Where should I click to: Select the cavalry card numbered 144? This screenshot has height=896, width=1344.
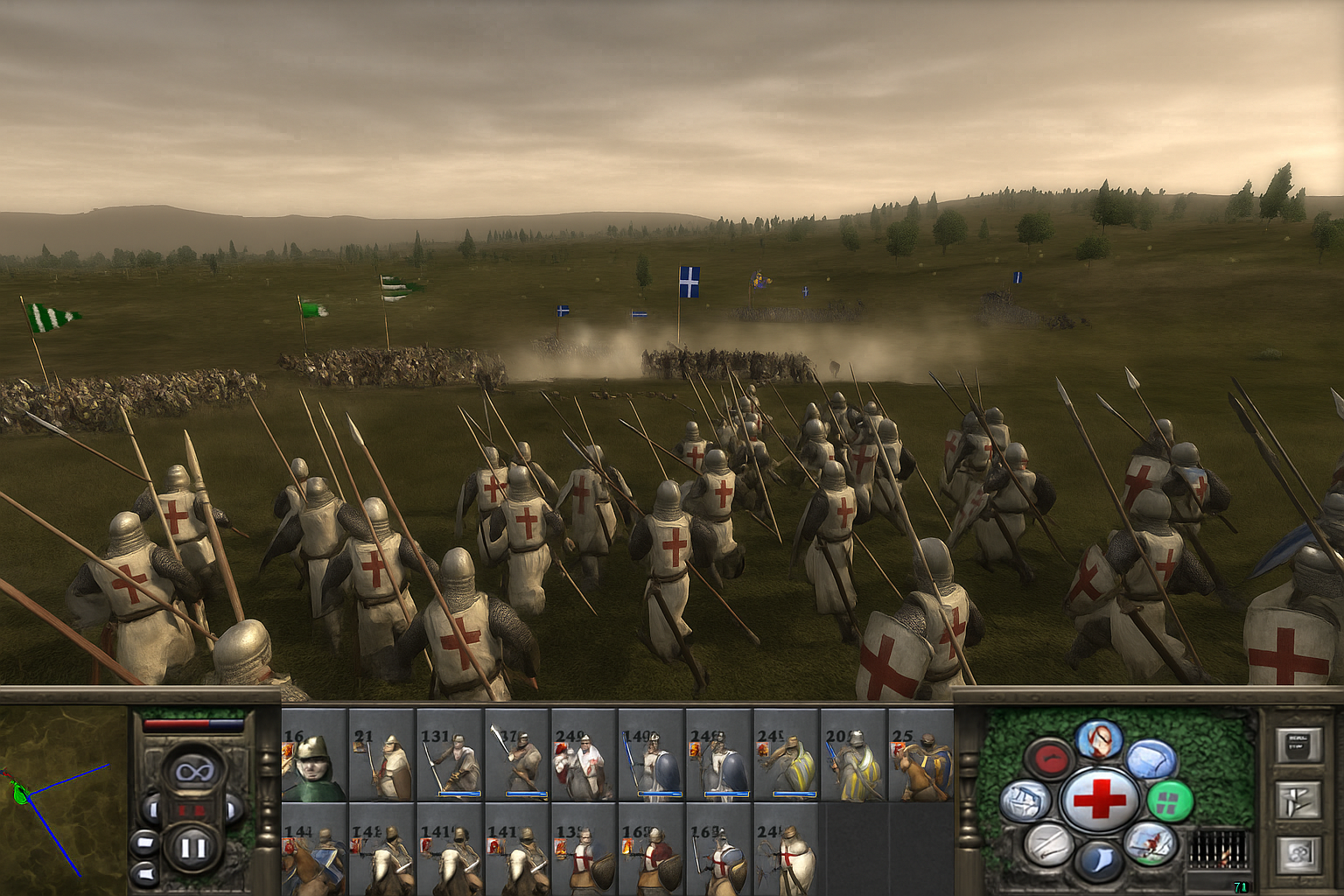[x=314, y=849]
